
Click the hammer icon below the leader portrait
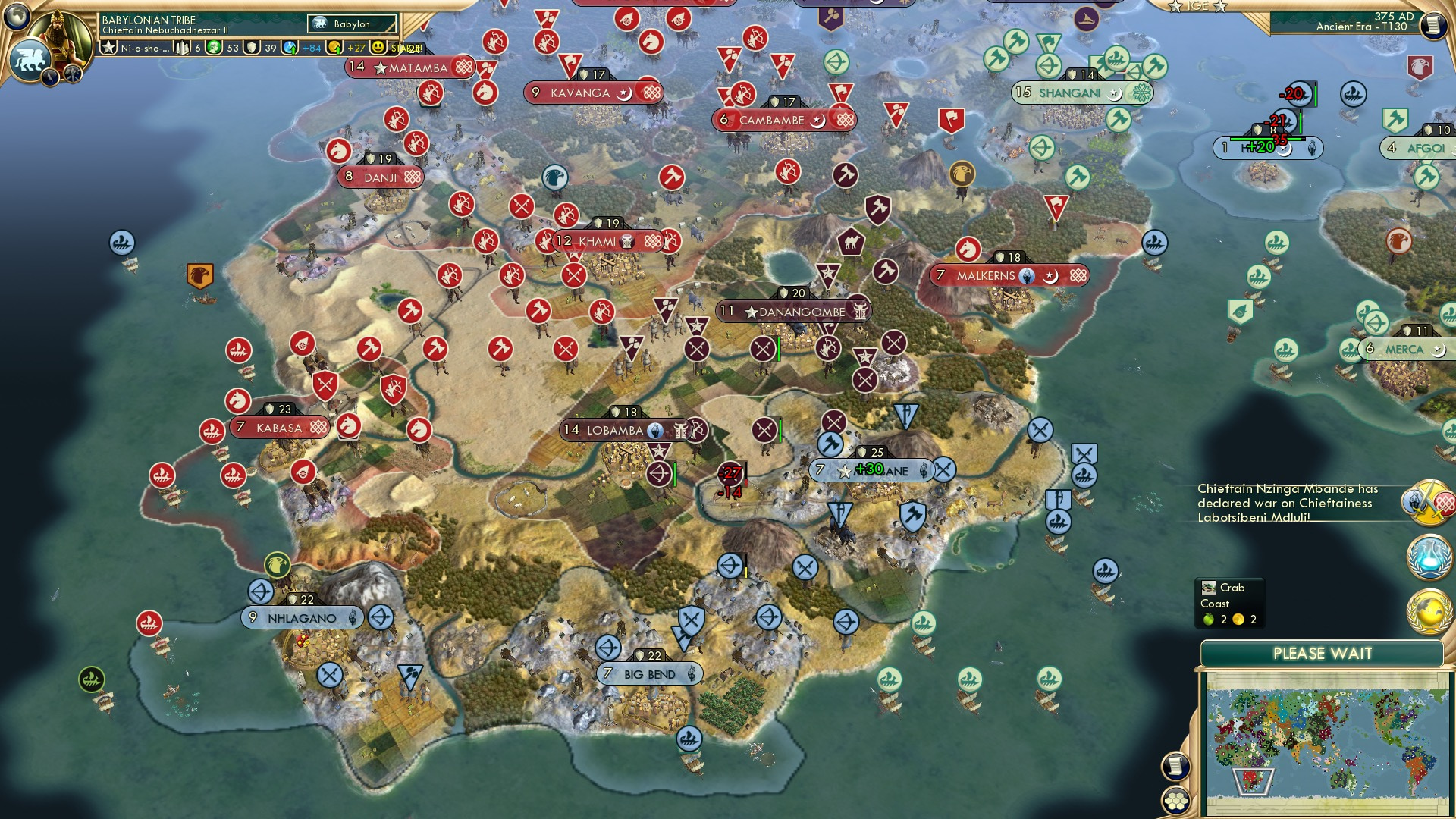tap(74, 74)
